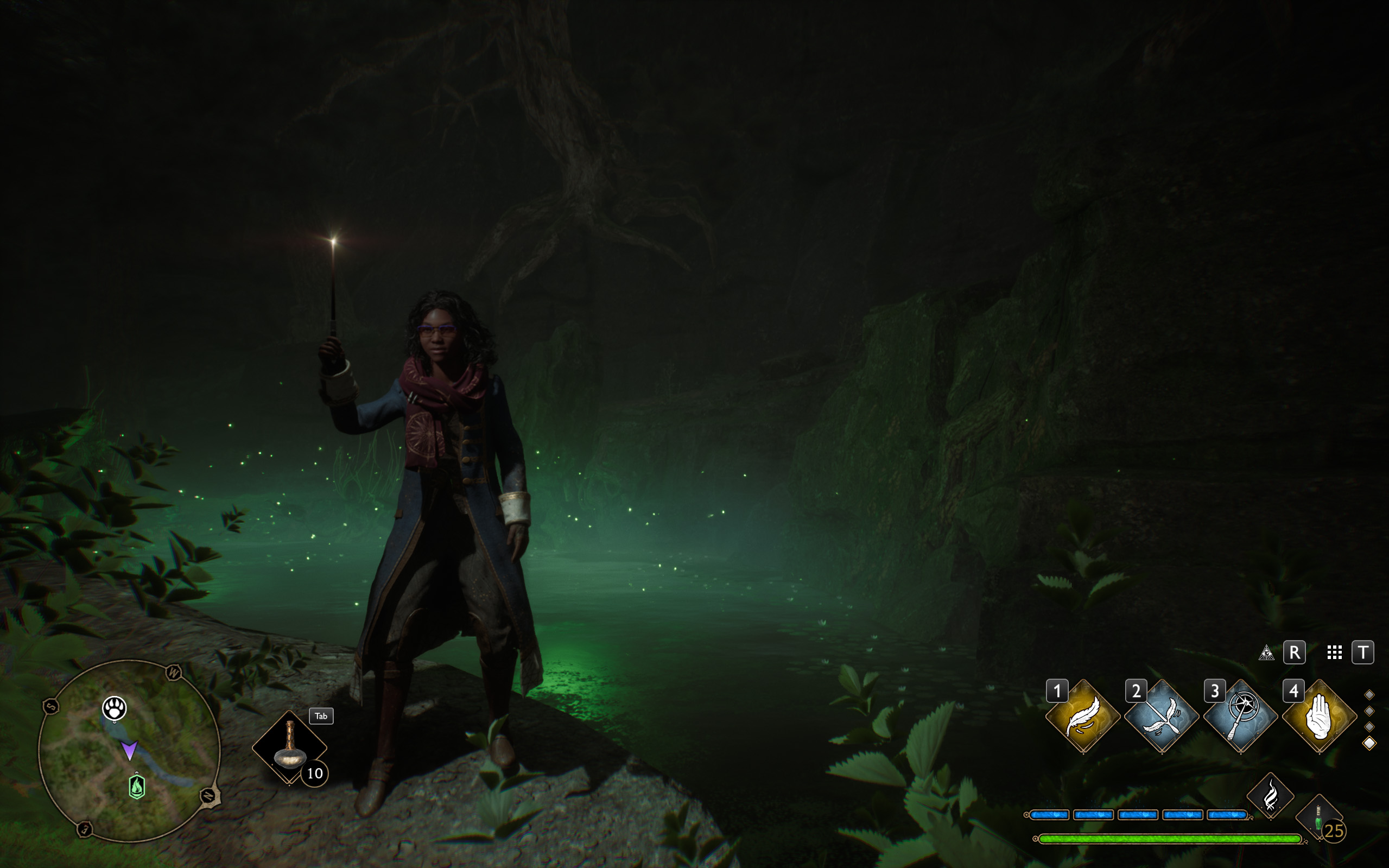Screen dimensions: 1389x868
Task: Cast the feather spell in slot 1
Action: (1082, 716)
